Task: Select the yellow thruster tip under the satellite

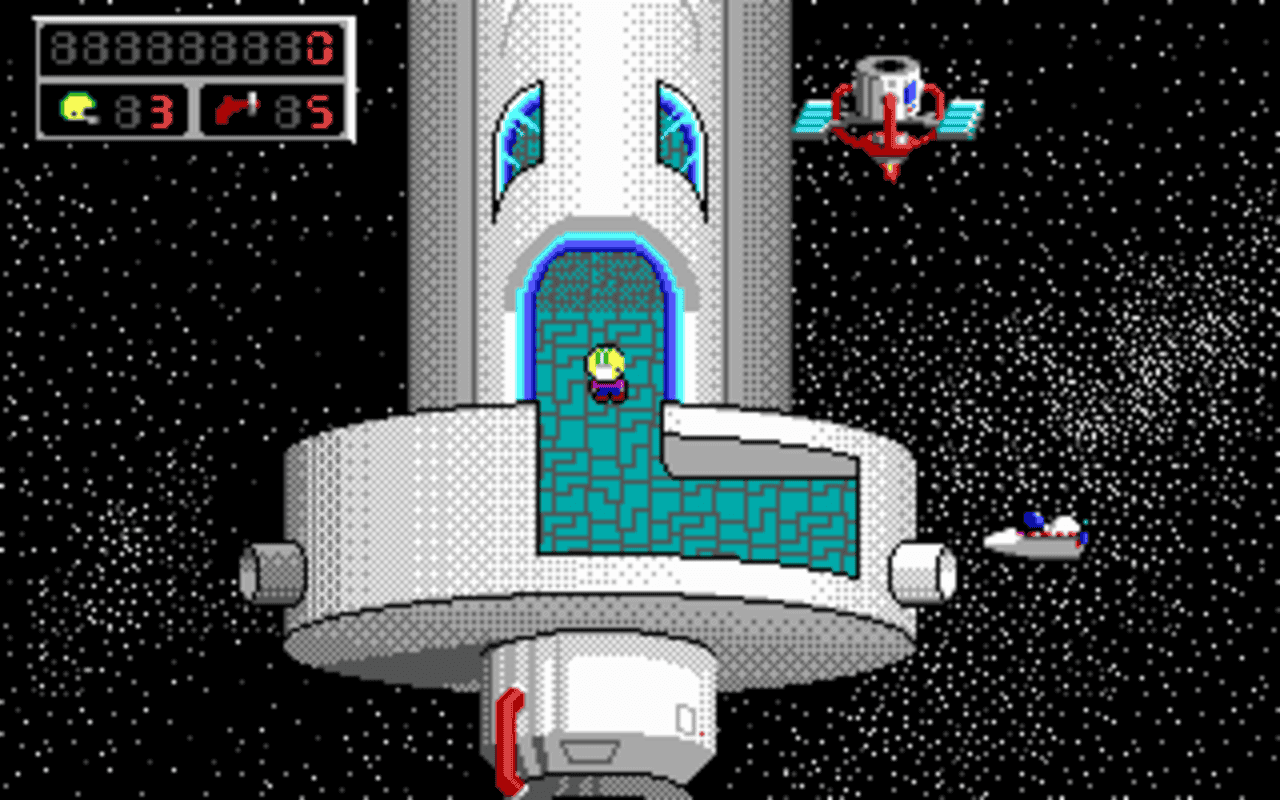Action: coord(890,167)
